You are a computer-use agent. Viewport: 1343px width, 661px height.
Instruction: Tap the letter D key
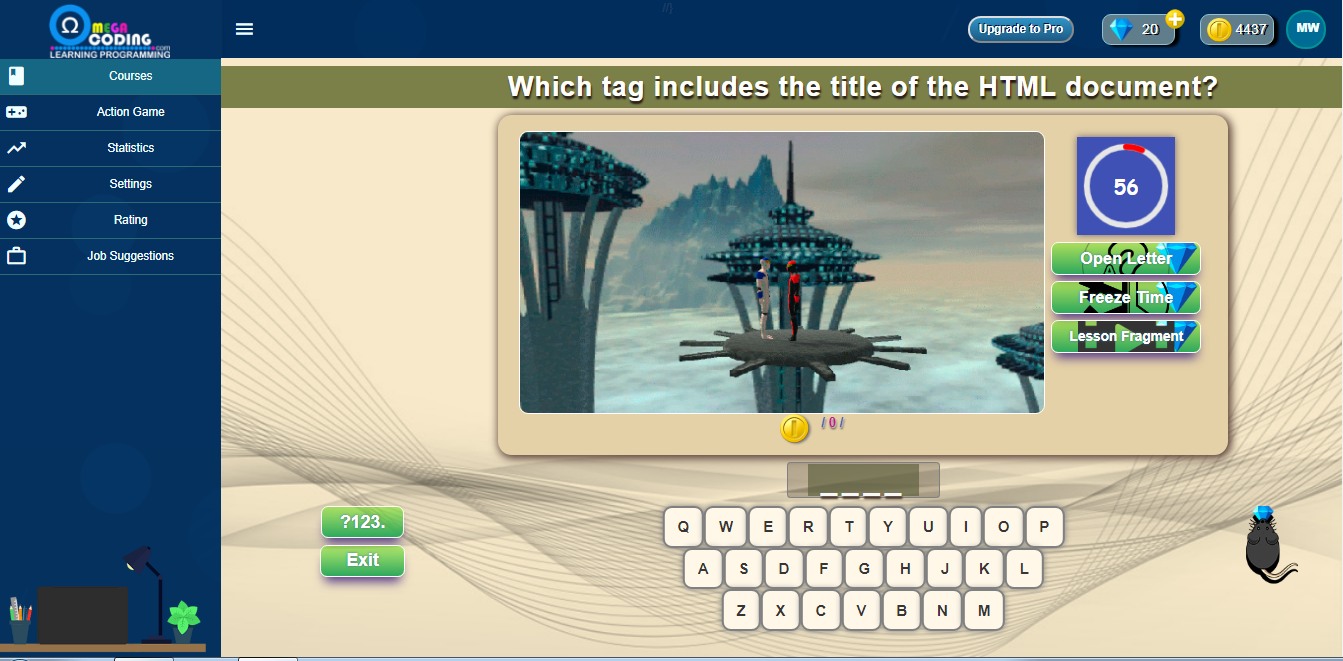784,569
